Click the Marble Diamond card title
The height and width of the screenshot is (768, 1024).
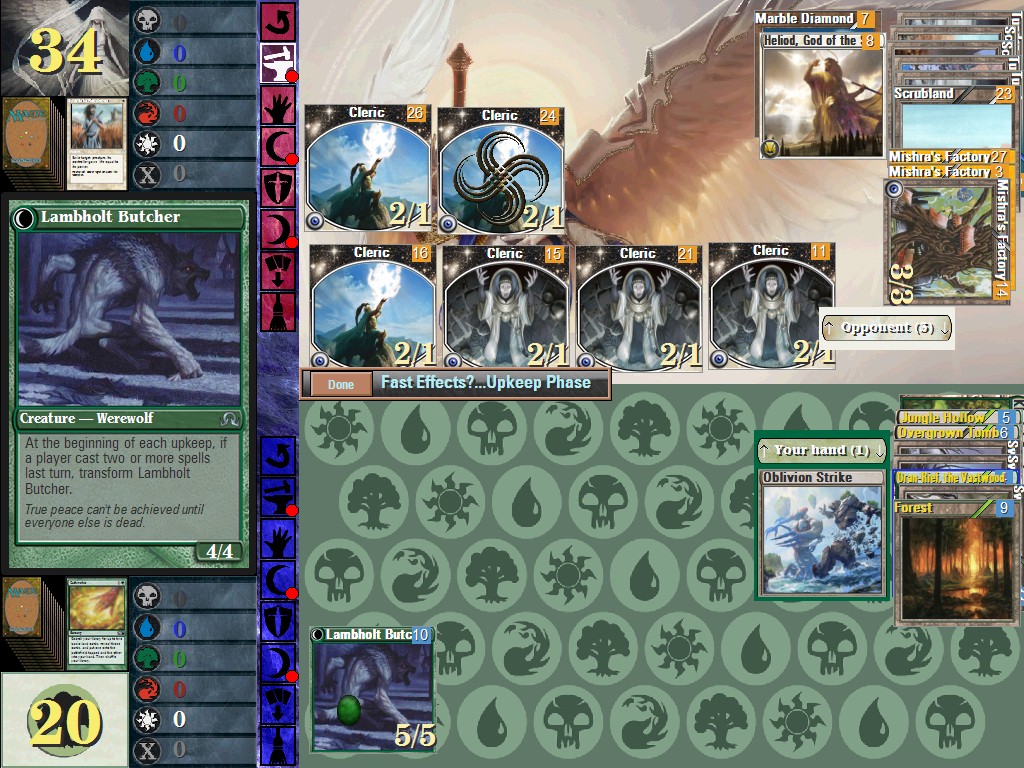805,18
